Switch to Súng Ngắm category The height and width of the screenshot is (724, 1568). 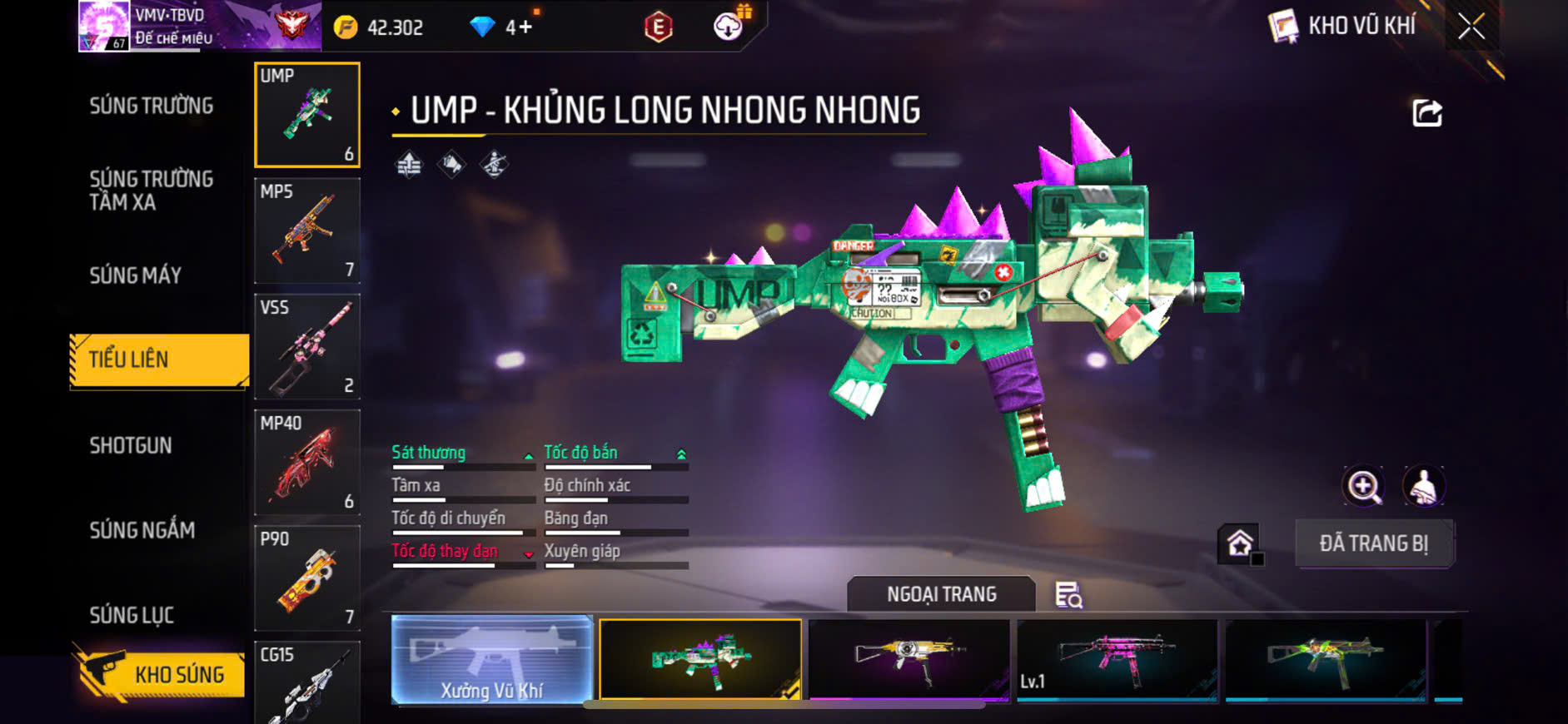(142, 530)
